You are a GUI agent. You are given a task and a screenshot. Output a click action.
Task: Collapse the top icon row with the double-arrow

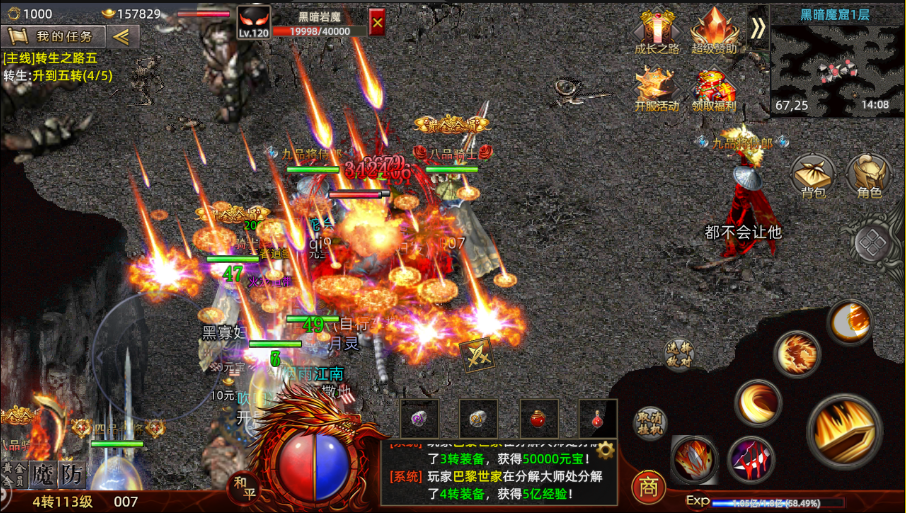click(757, 28)
